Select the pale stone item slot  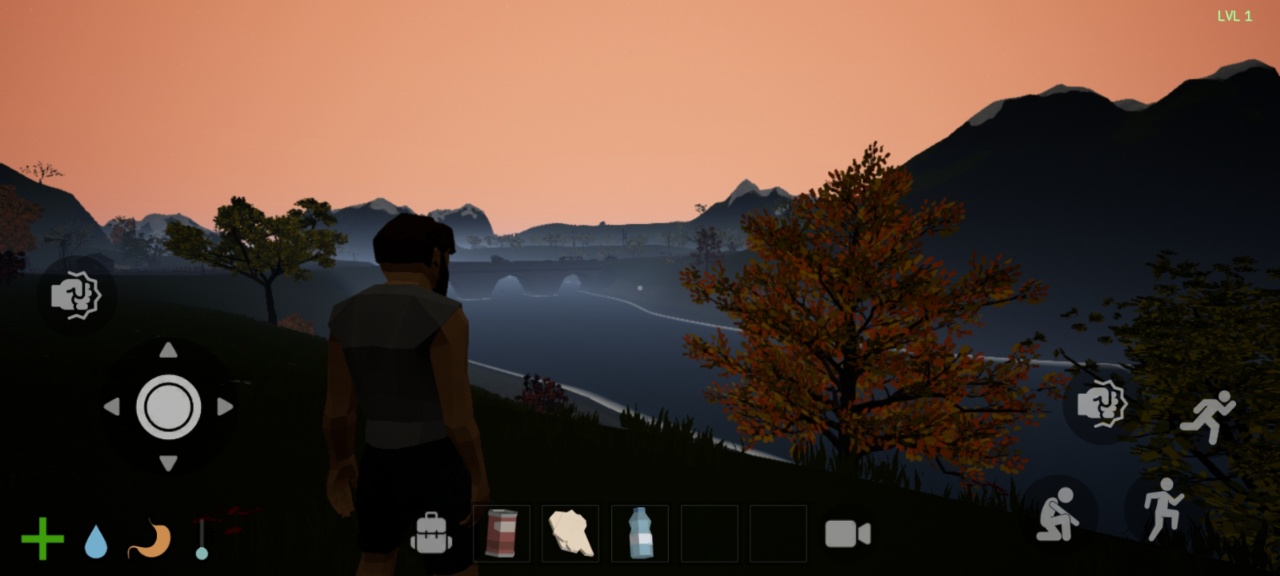570,533
